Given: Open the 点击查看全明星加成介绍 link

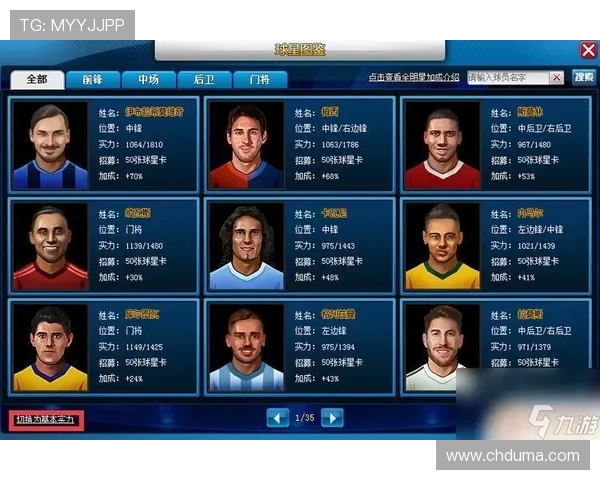Looking at the screenshot, I should coord(413,77).
